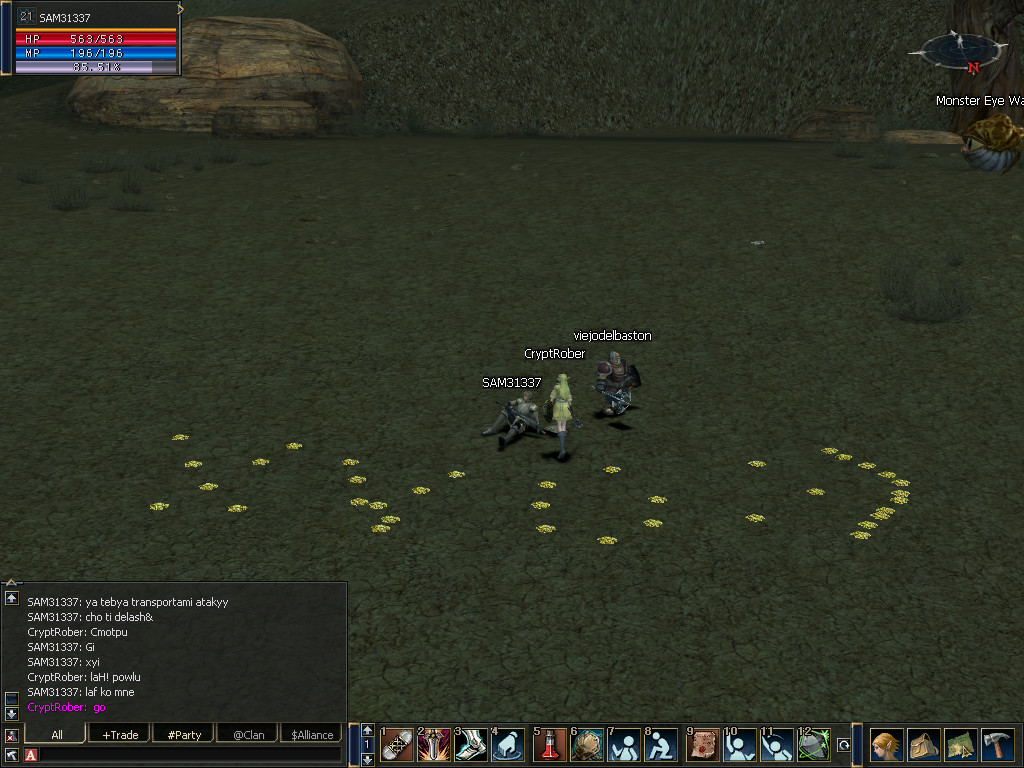Open the #Party chat tab

click(x=184, y=735)
